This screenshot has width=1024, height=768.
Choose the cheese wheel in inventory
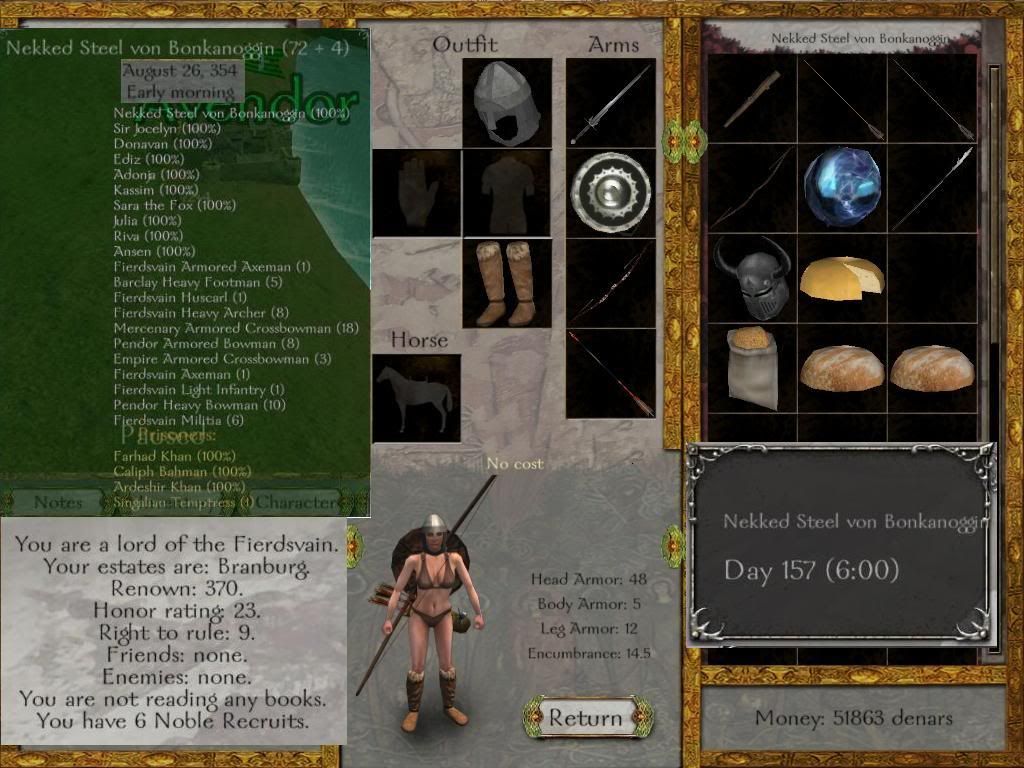click(842, 277)
